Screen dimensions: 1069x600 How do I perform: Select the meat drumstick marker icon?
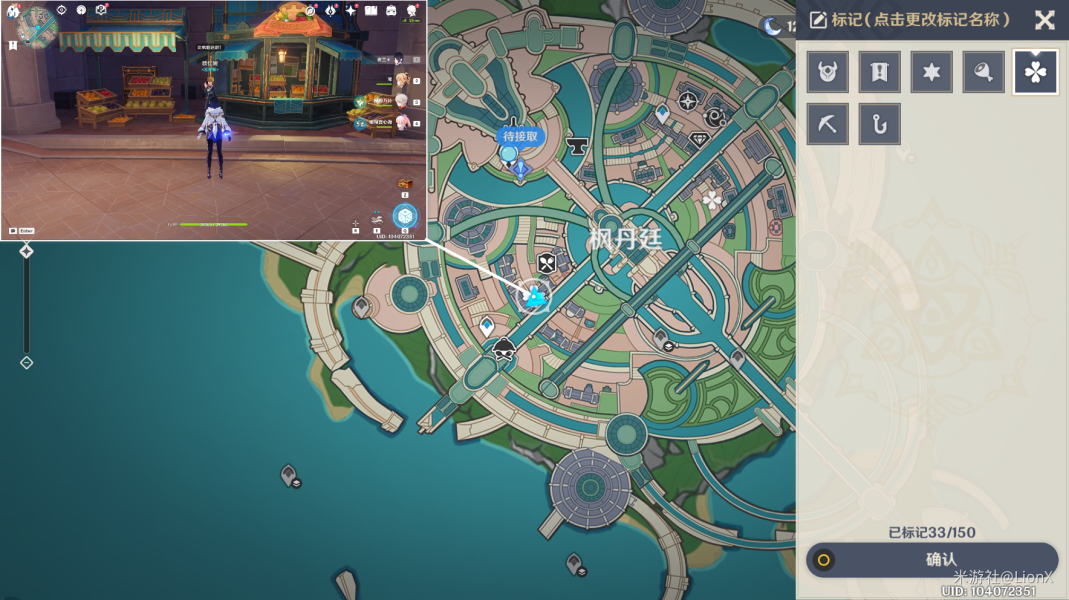[x=984, y=72]
